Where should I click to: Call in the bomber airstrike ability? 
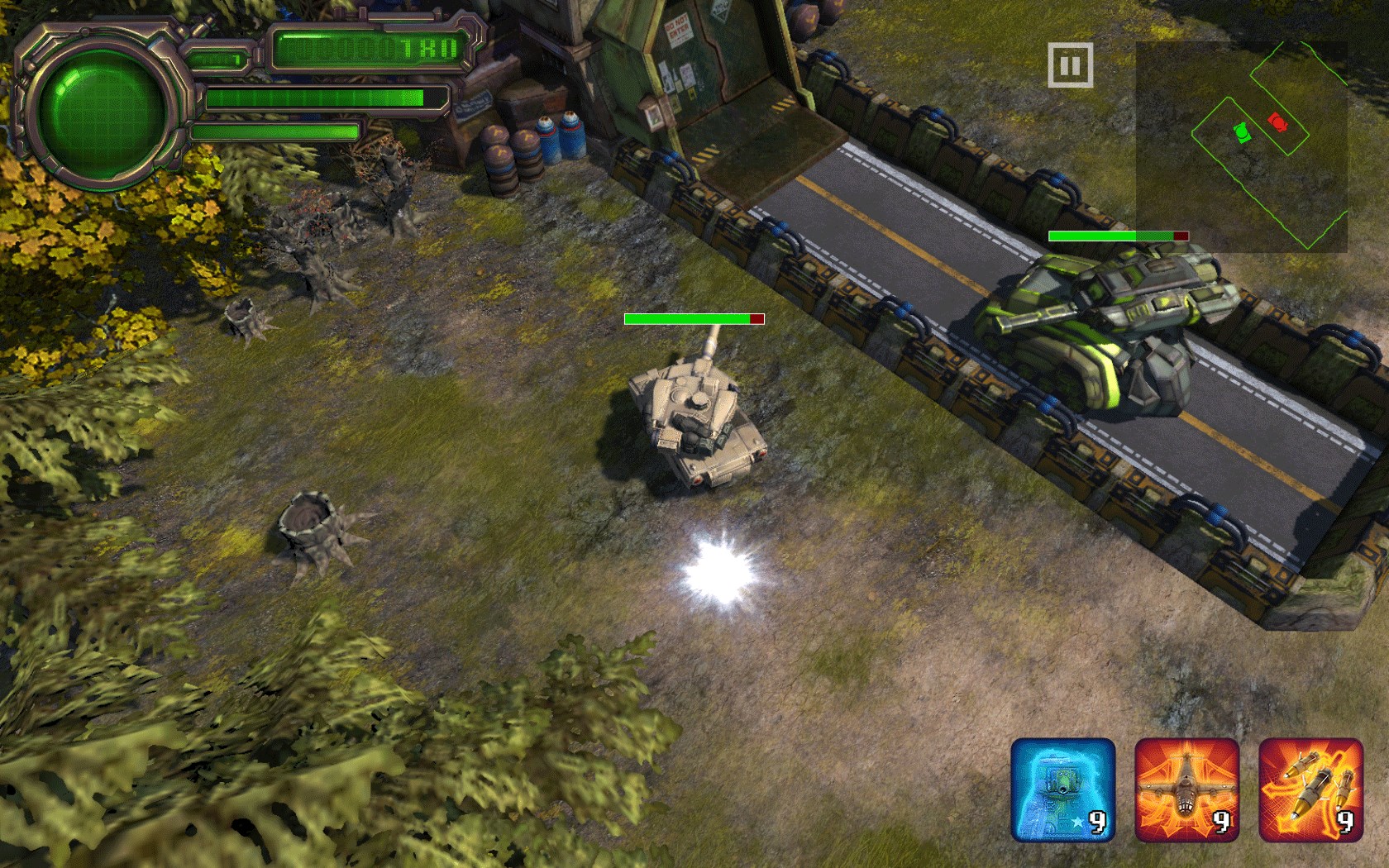pos(1187,789)
